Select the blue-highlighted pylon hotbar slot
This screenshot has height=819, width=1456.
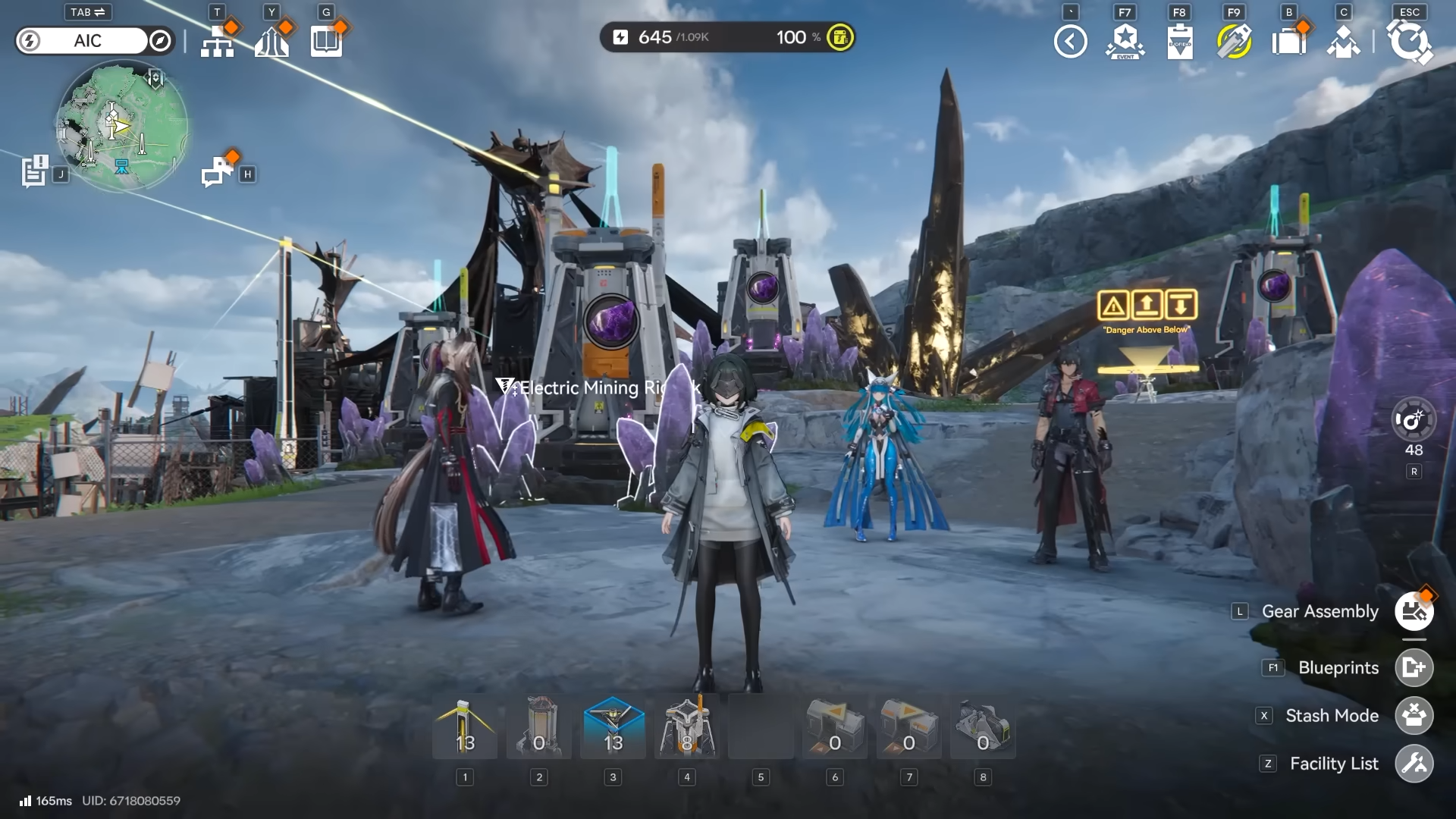[613, 728]
